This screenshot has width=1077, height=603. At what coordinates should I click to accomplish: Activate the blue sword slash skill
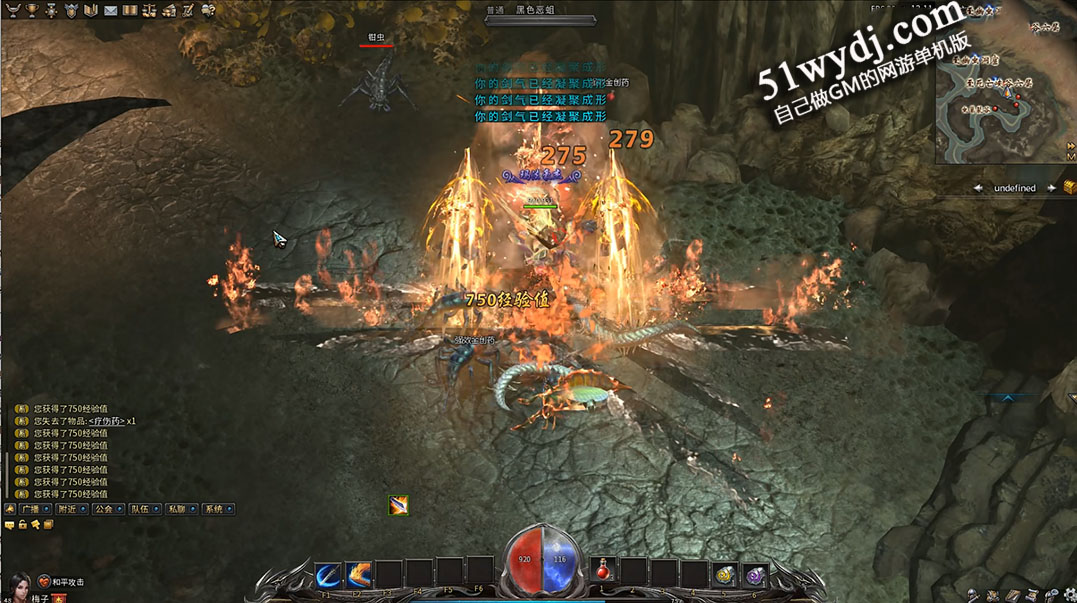(x=328, y=575)
